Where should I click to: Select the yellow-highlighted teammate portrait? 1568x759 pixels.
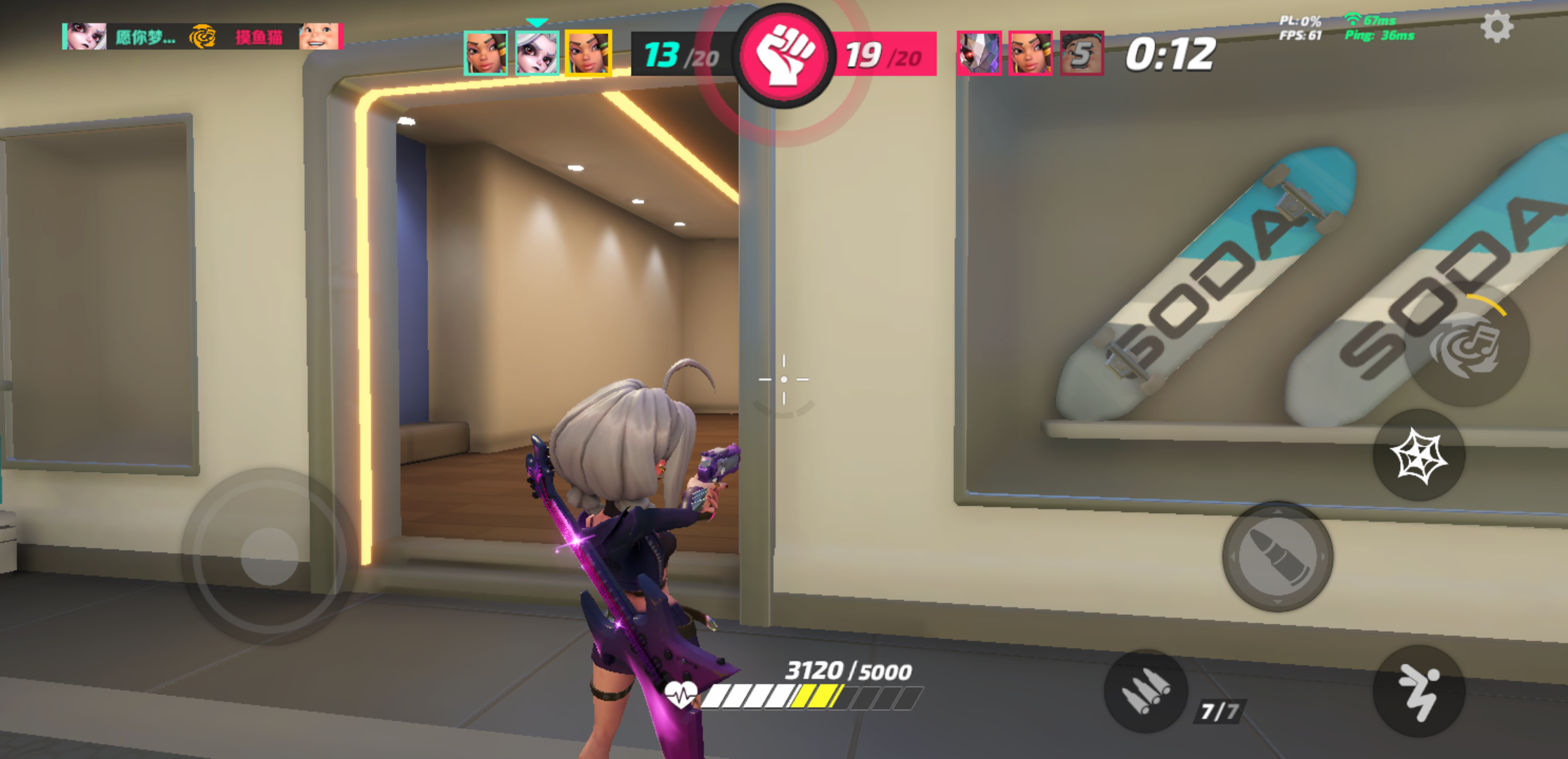(x=588, y=53)
